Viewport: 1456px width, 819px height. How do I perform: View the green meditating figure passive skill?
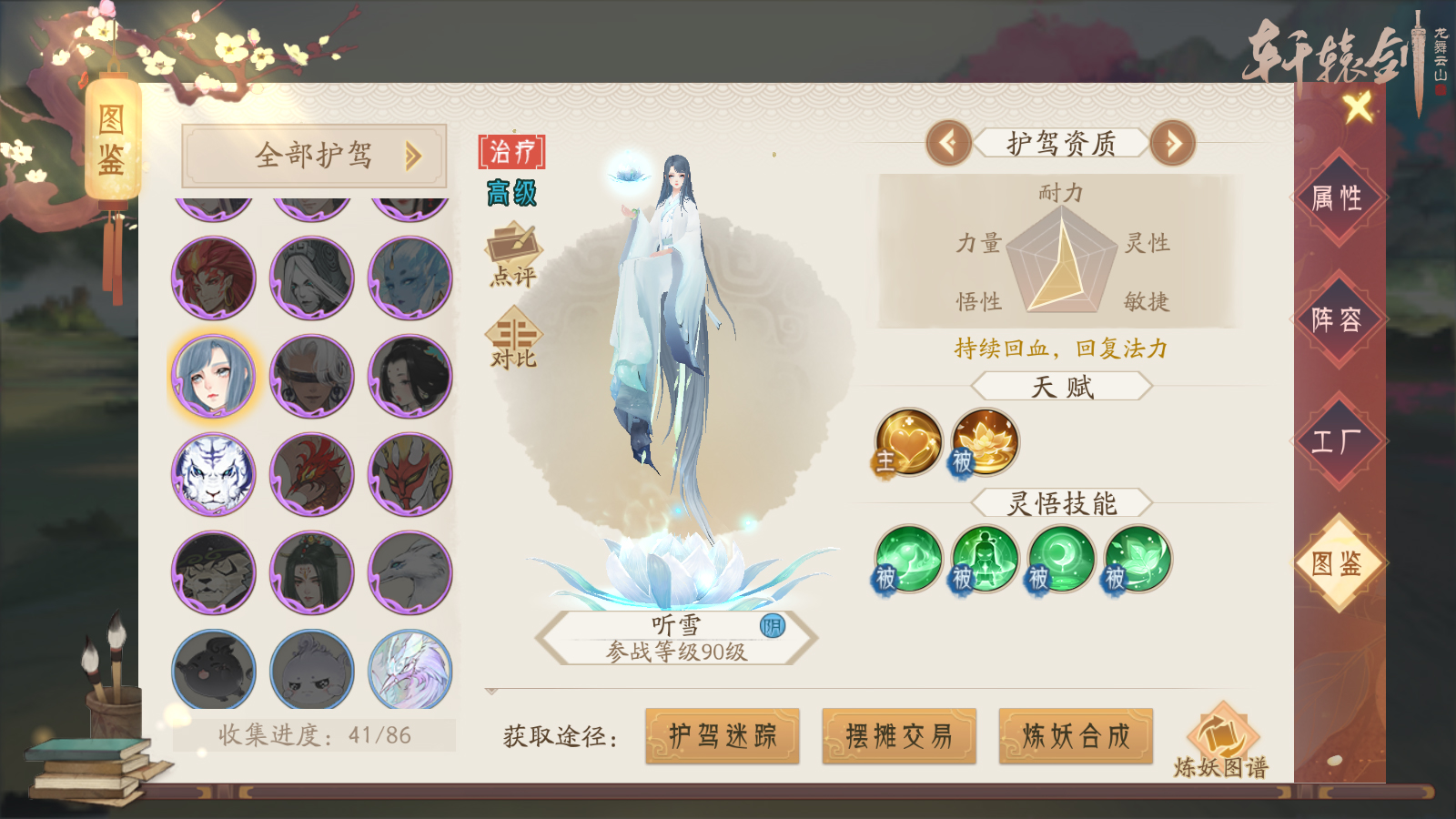(985, 559)
